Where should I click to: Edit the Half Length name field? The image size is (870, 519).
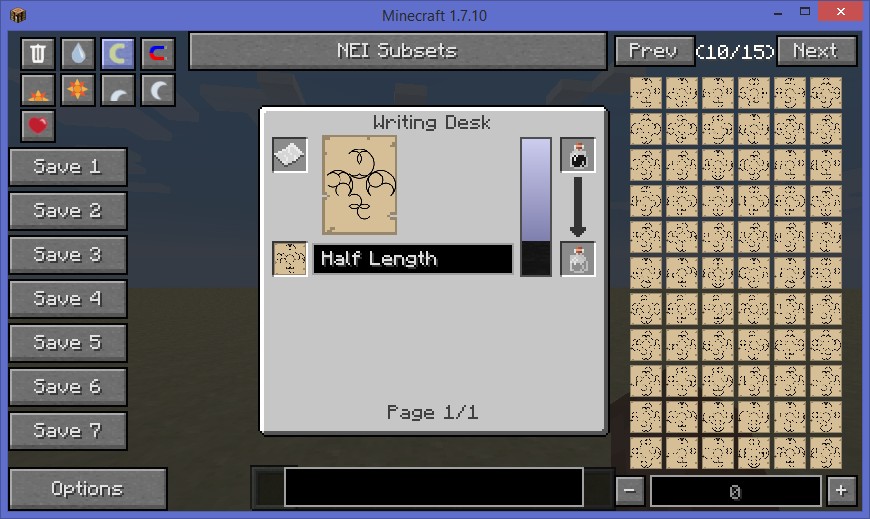click(413, 259)
